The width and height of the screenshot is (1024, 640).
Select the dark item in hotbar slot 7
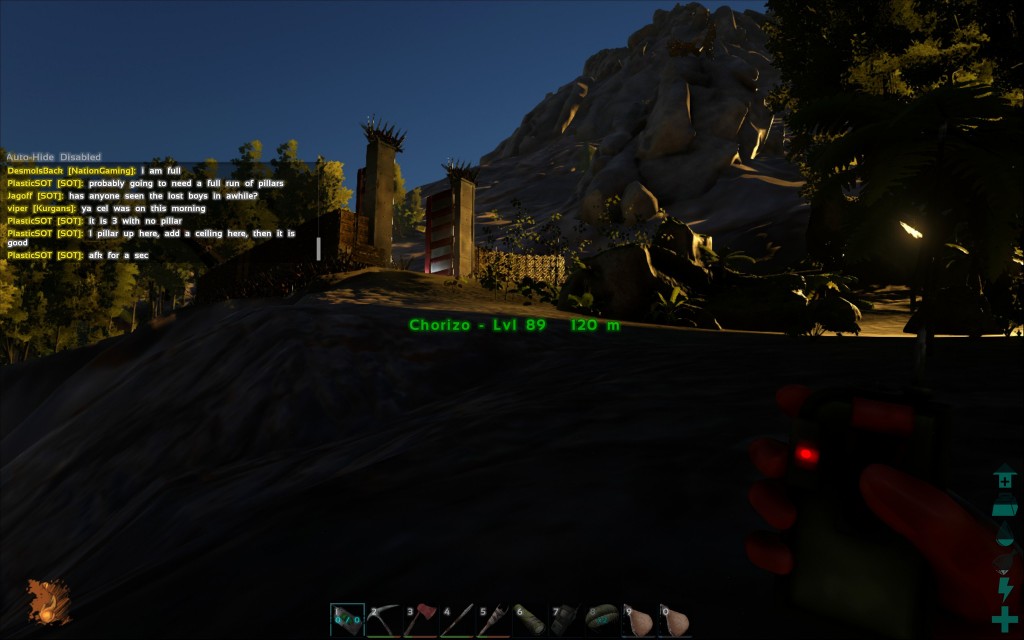click(x=566, y=621)
